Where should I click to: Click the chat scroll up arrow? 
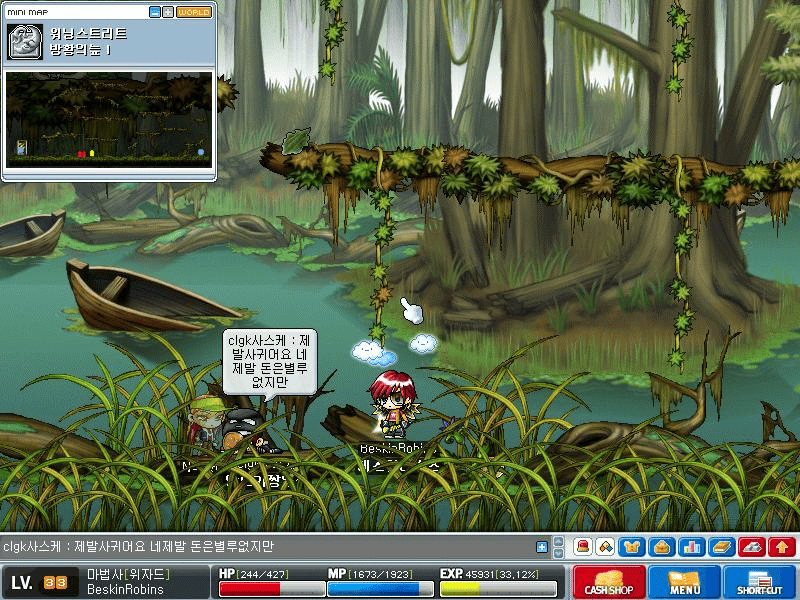tap(559, 543)
